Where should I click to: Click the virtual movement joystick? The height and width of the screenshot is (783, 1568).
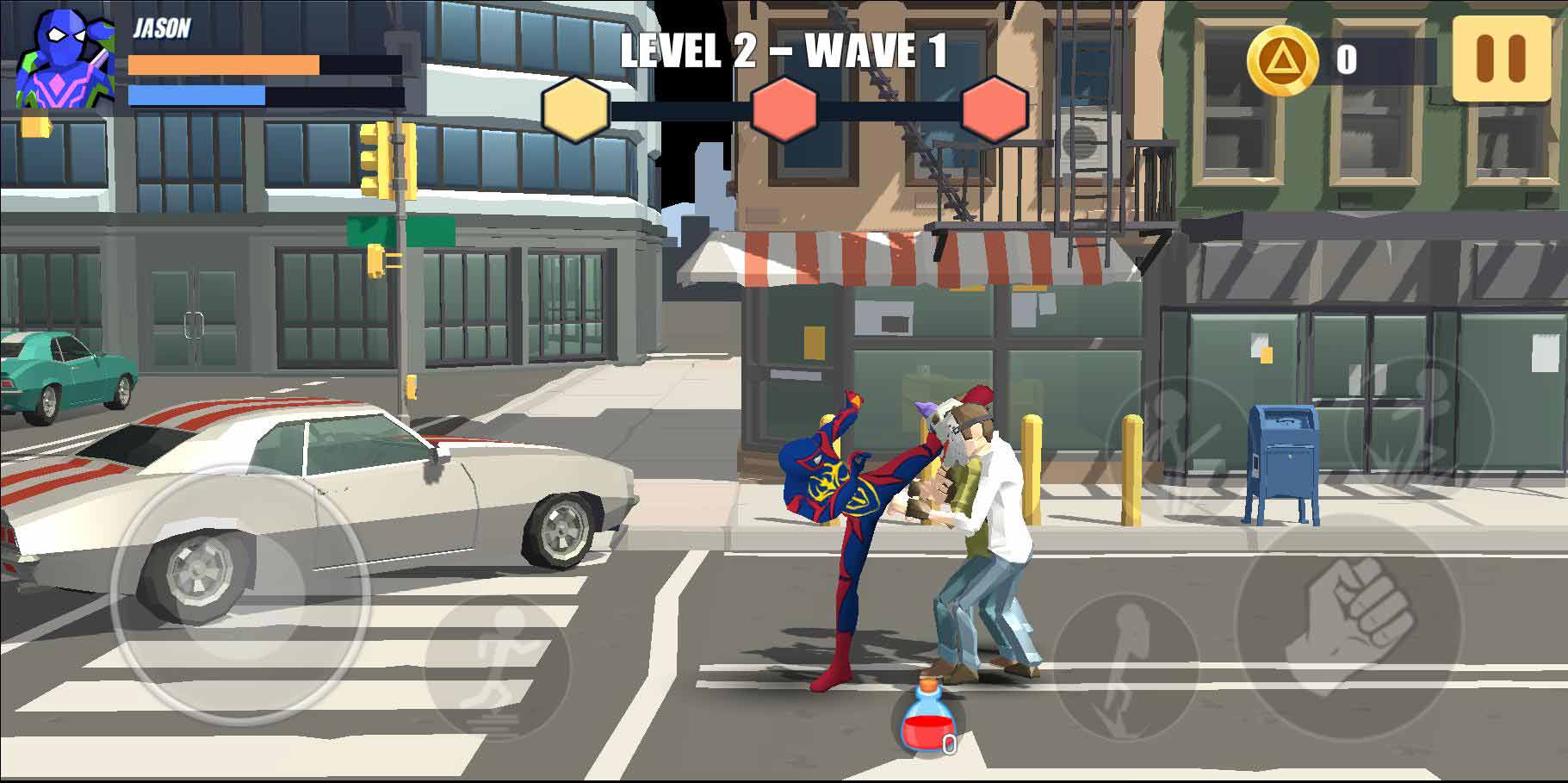[x=240, y=593]
